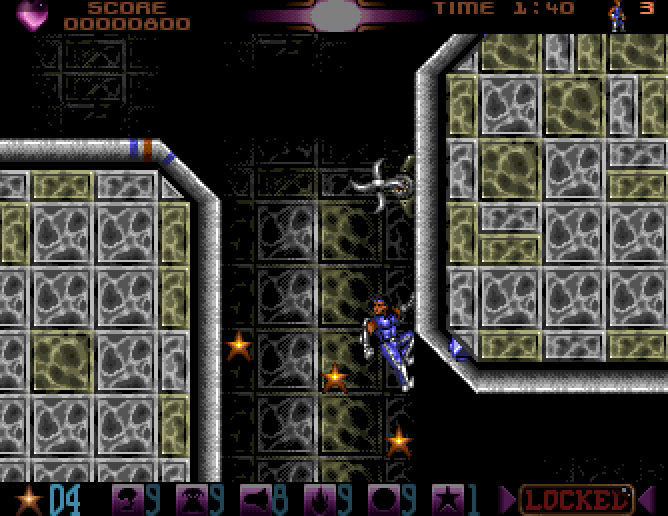
Task: Select the orange star collectible counter icon
Action: [x=26, y=497]
